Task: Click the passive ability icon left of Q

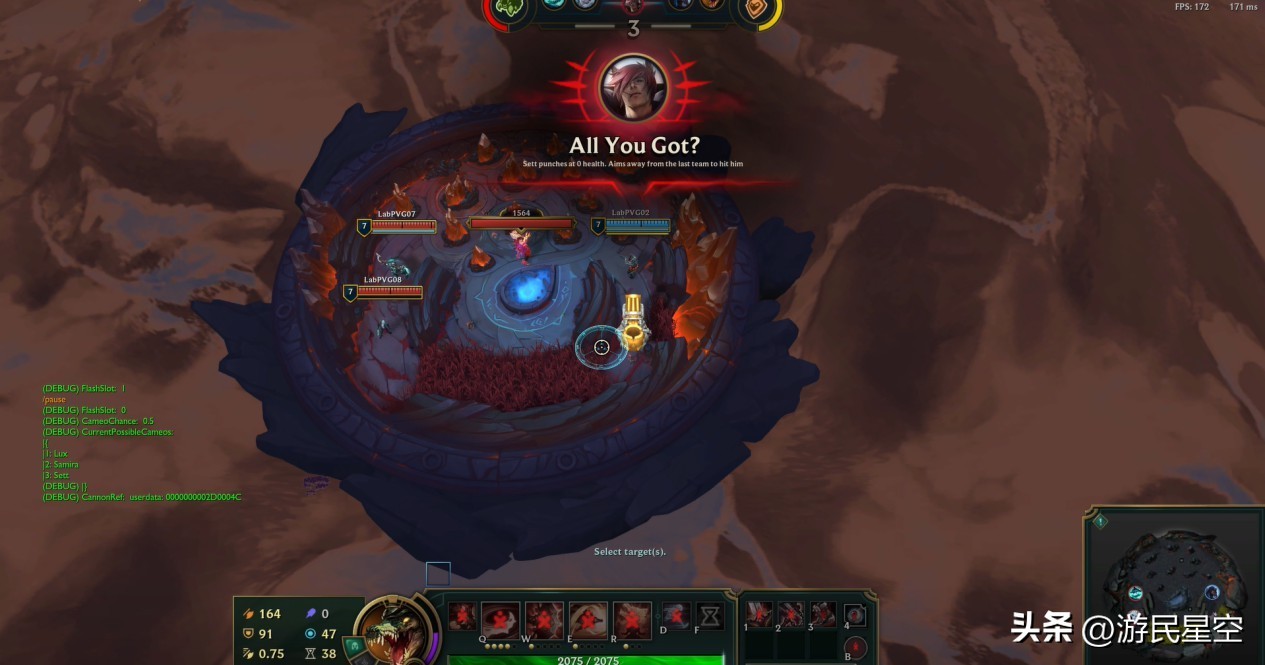Action: click(x=461, y=615)
